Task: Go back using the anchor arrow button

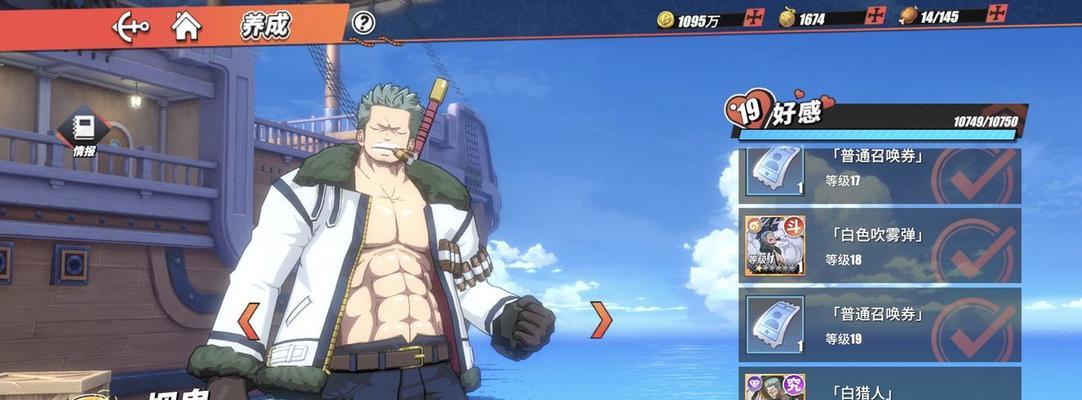Action: (131, 25)
